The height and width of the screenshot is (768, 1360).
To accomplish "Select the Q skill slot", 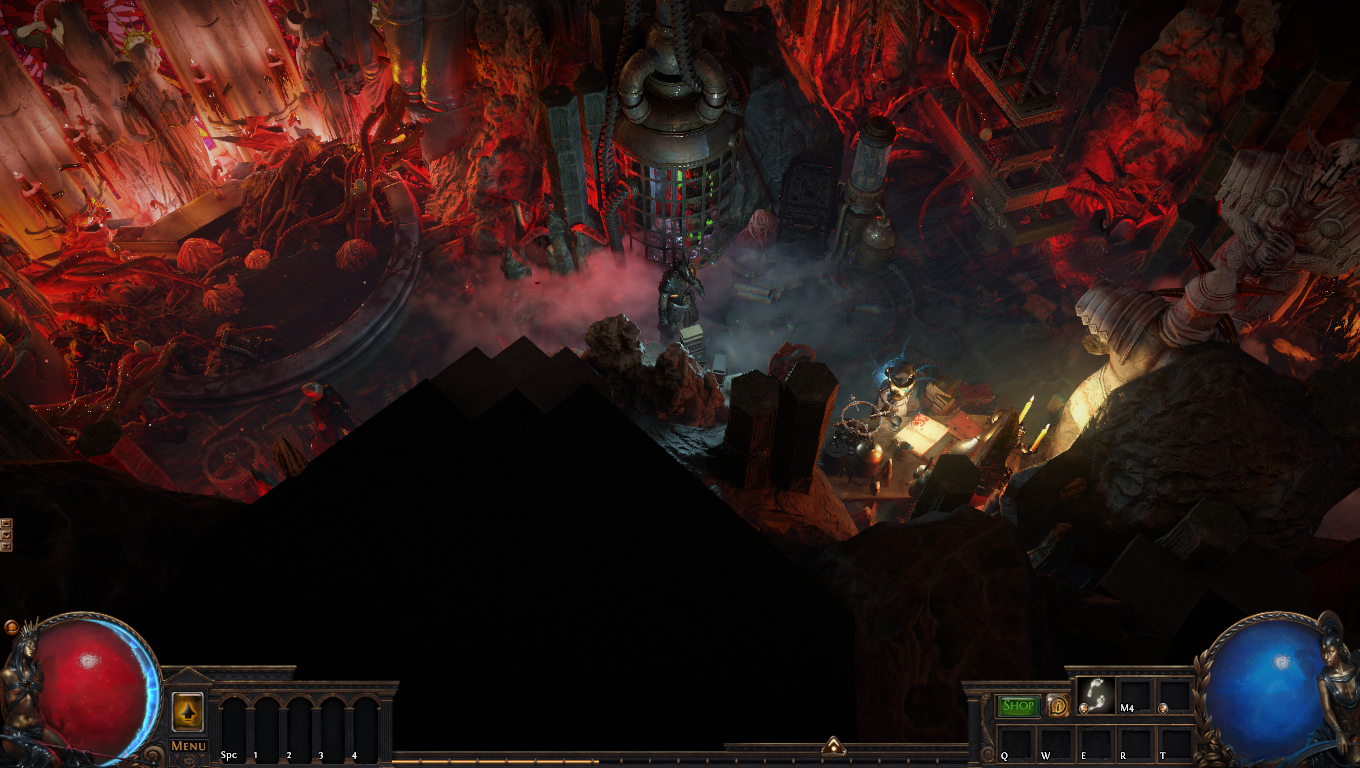I will coord(1018,743).
